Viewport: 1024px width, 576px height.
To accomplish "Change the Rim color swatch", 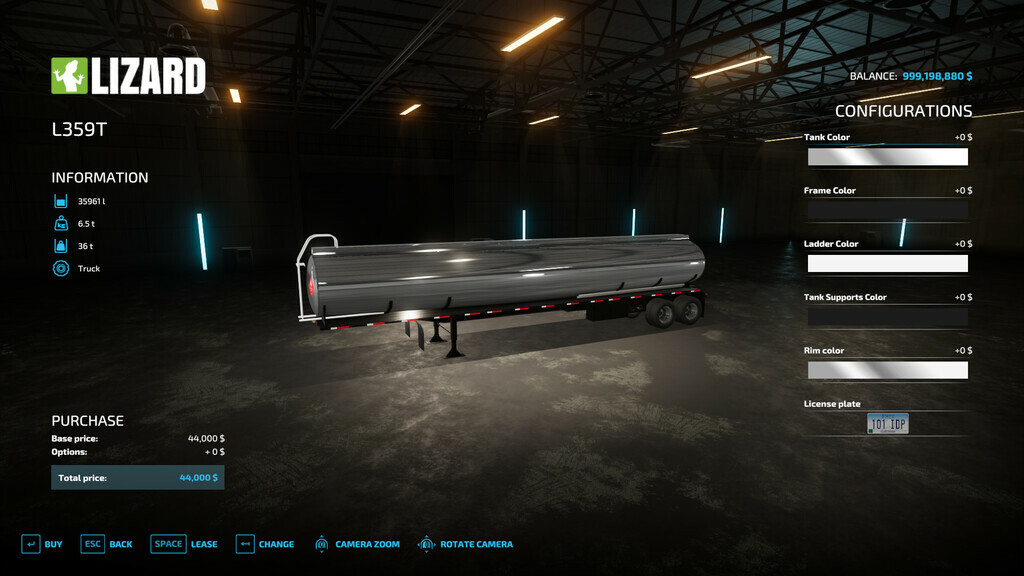I will (x=887, y=370).
